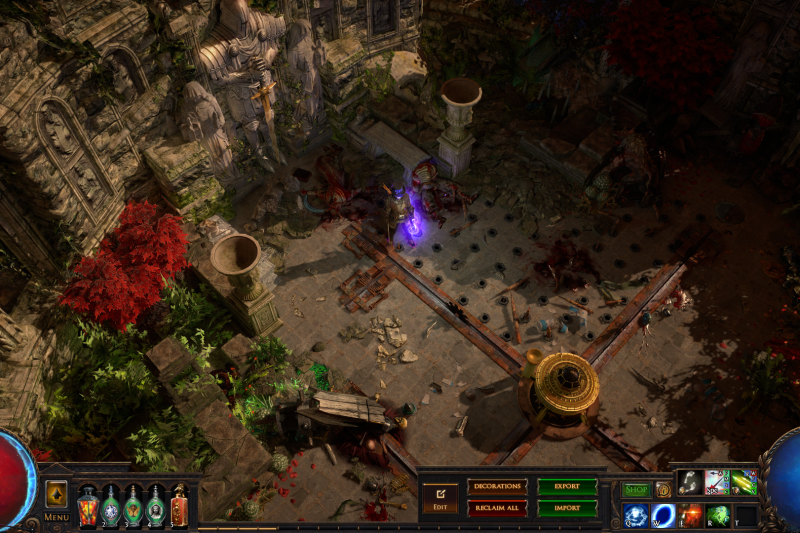Import a hideout layout
The width and height of the screenshot is (800, 533).
point(567,508)
